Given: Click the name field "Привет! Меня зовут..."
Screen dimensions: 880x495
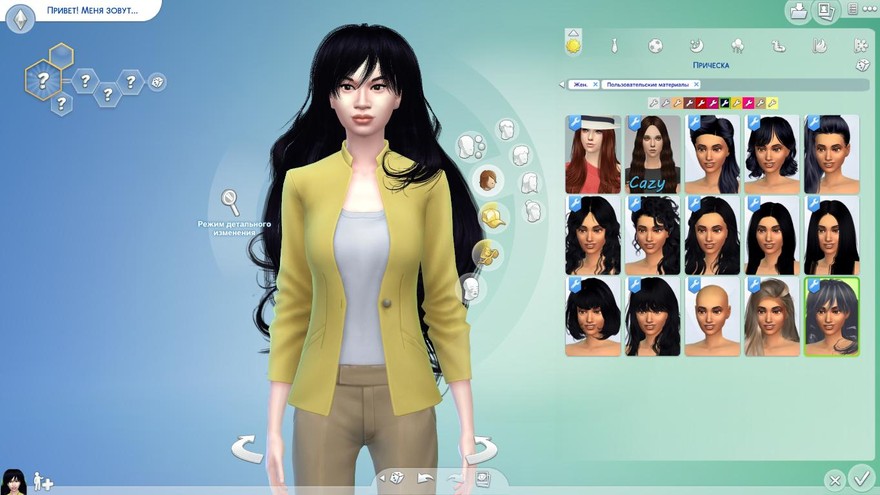Looking at the screenshot, I should [92, 11].
